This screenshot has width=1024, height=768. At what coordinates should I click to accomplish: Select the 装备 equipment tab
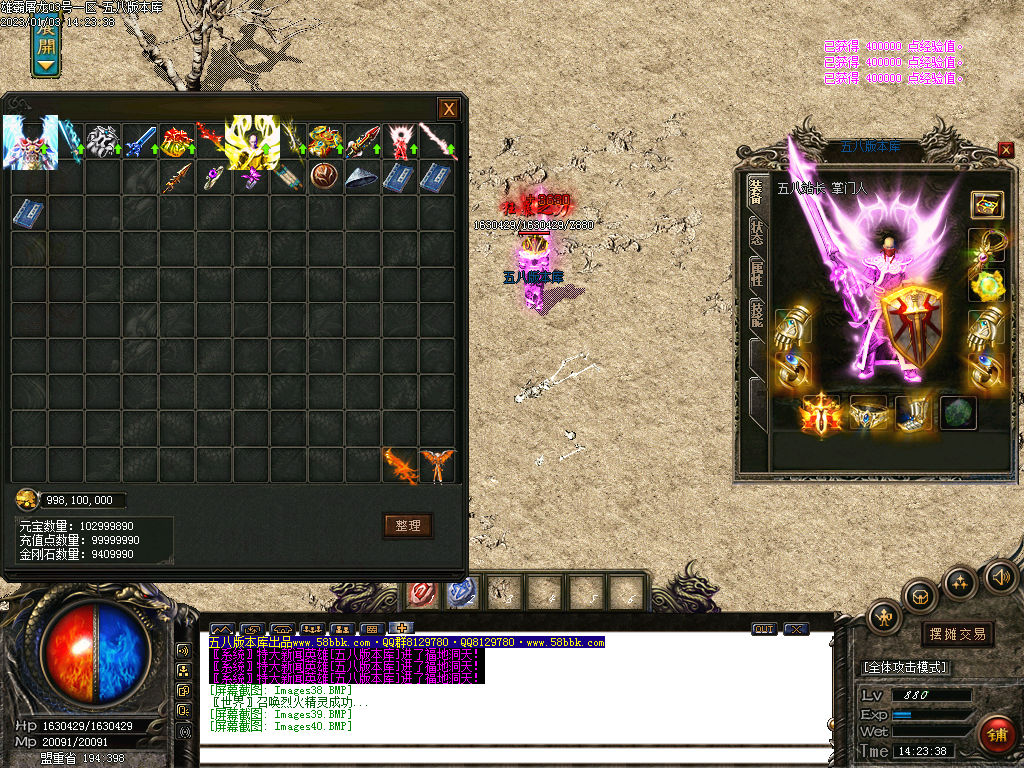757,192
